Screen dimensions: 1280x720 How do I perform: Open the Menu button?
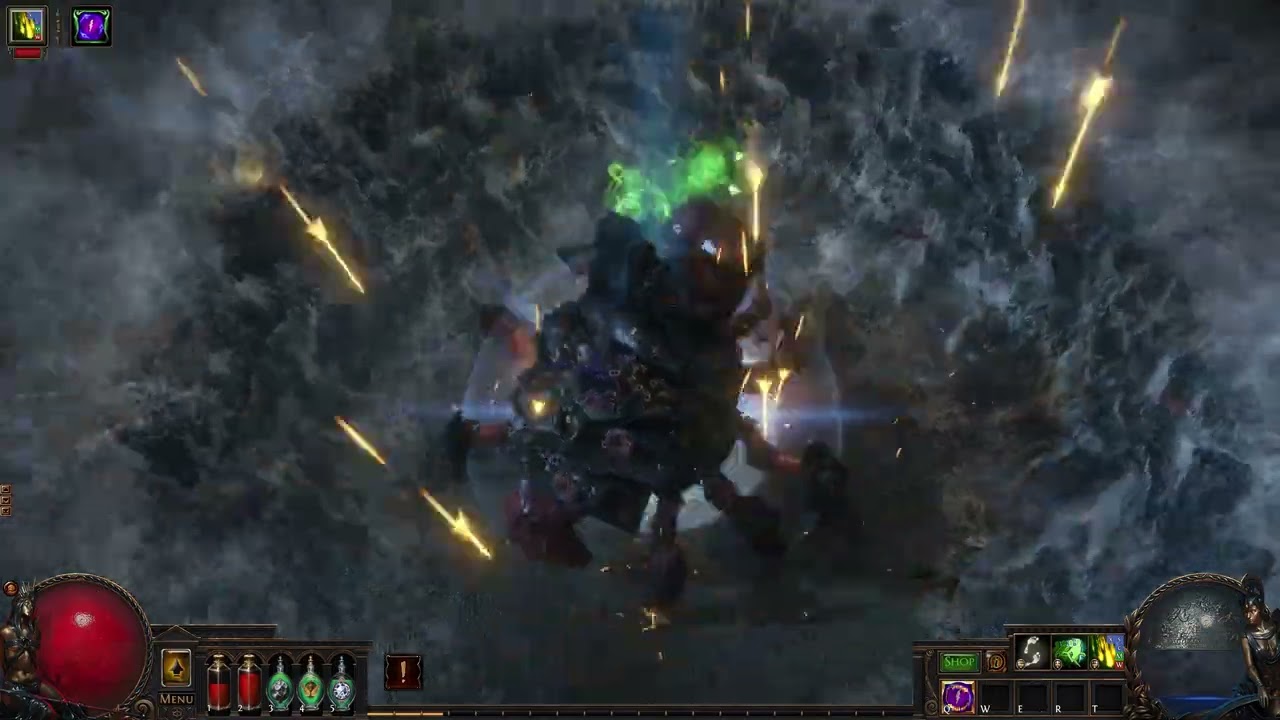pyautogui.click(x=176, y=699)
